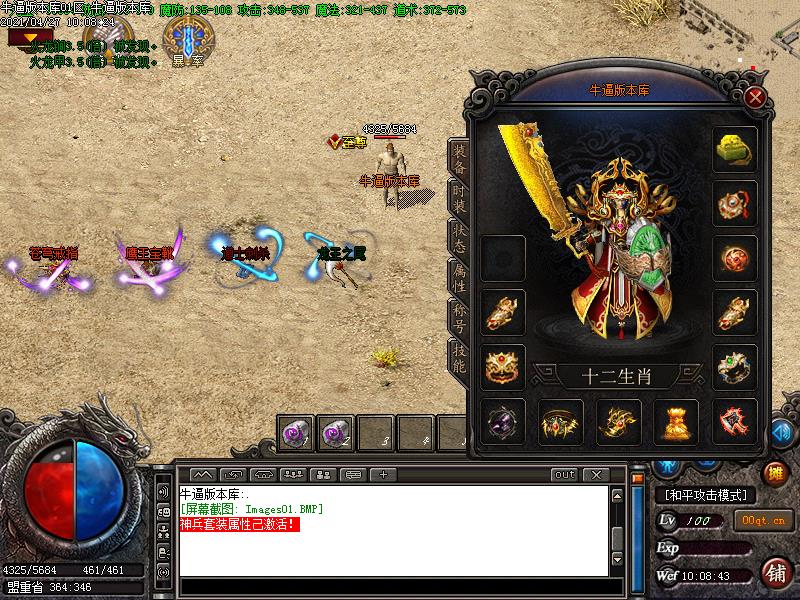Select the 属性 tab
Screen dimensions: 800x600
pos(459,279)
